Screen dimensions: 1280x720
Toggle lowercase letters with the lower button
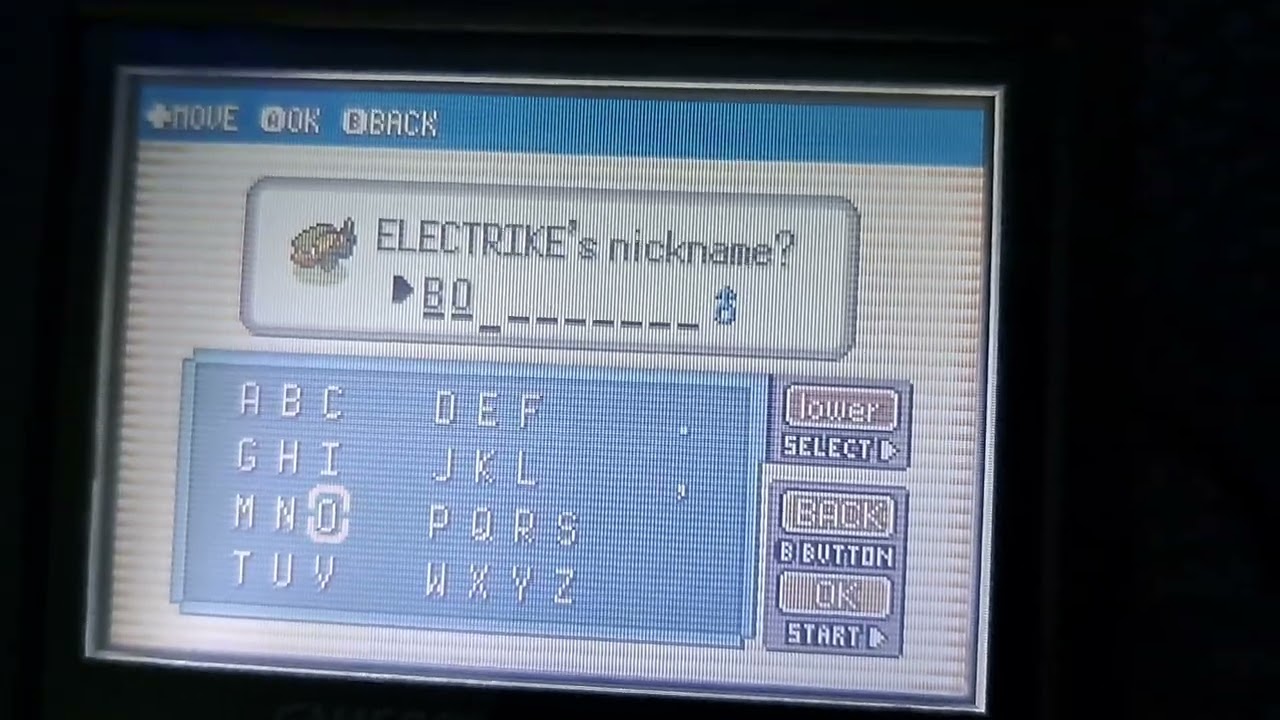pyautogui.click(x=840, y=407)
